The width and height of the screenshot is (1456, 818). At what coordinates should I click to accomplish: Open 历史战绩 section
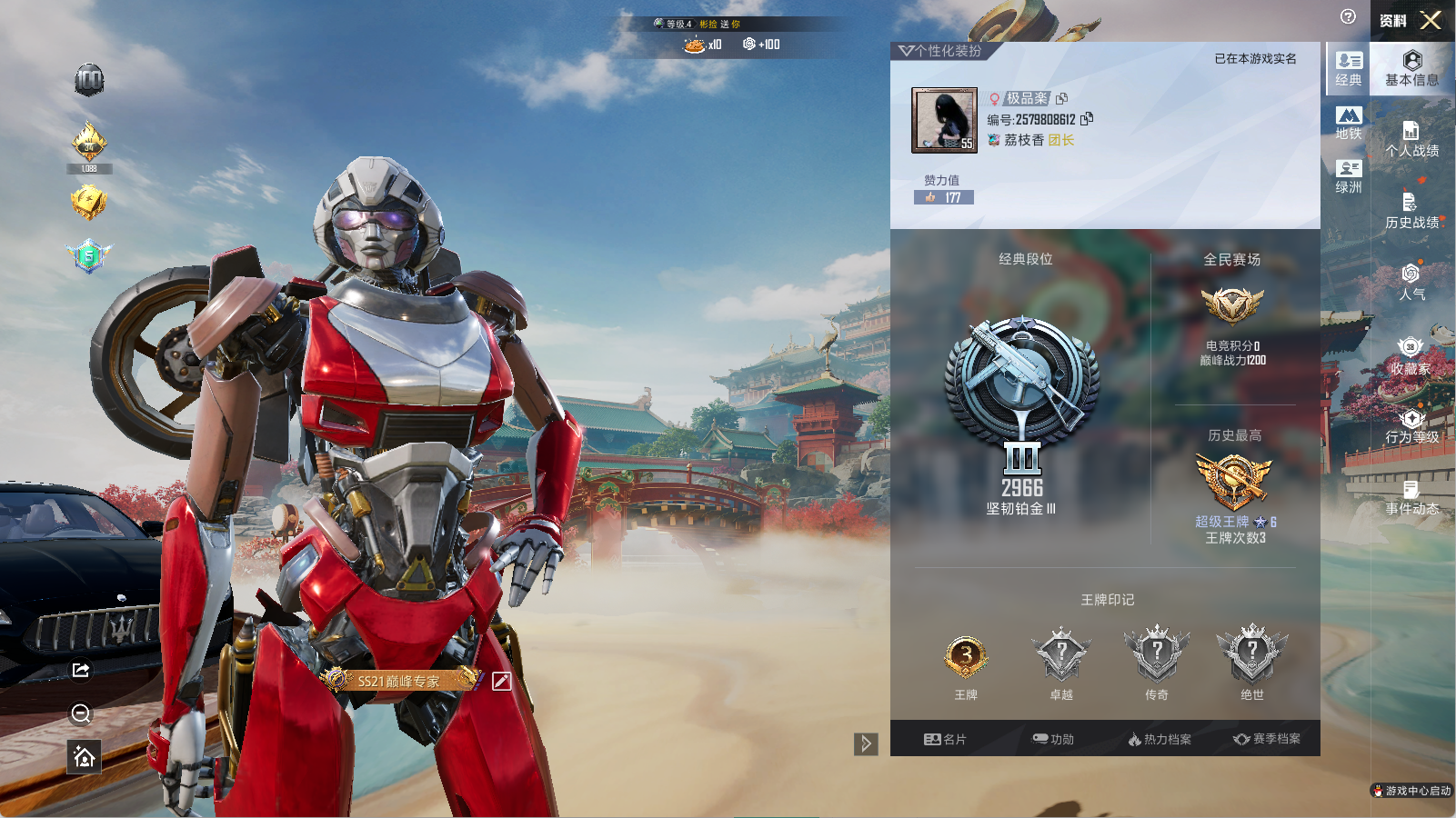click(x=1411, y=211)
